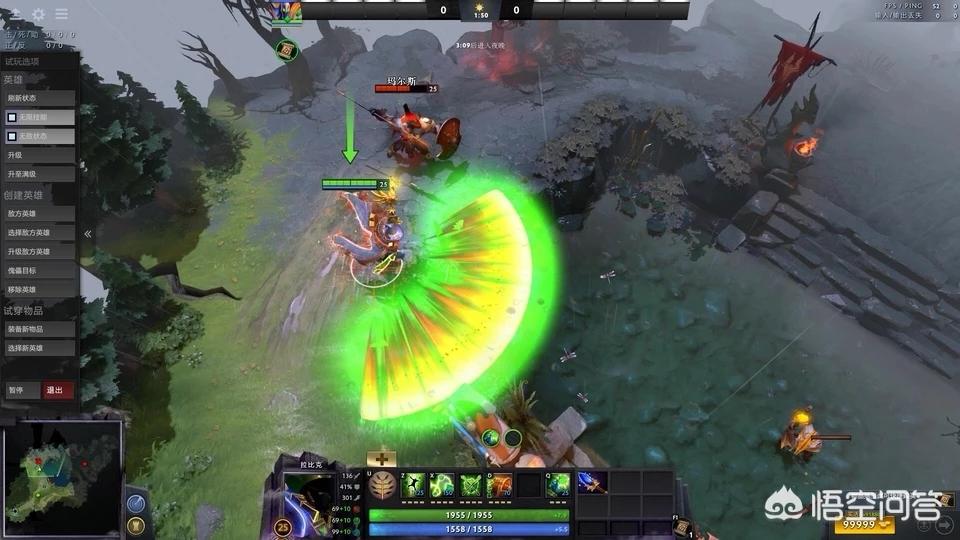Enable the 无敌状态 invulnerability checkbox

tap(12, 136)
